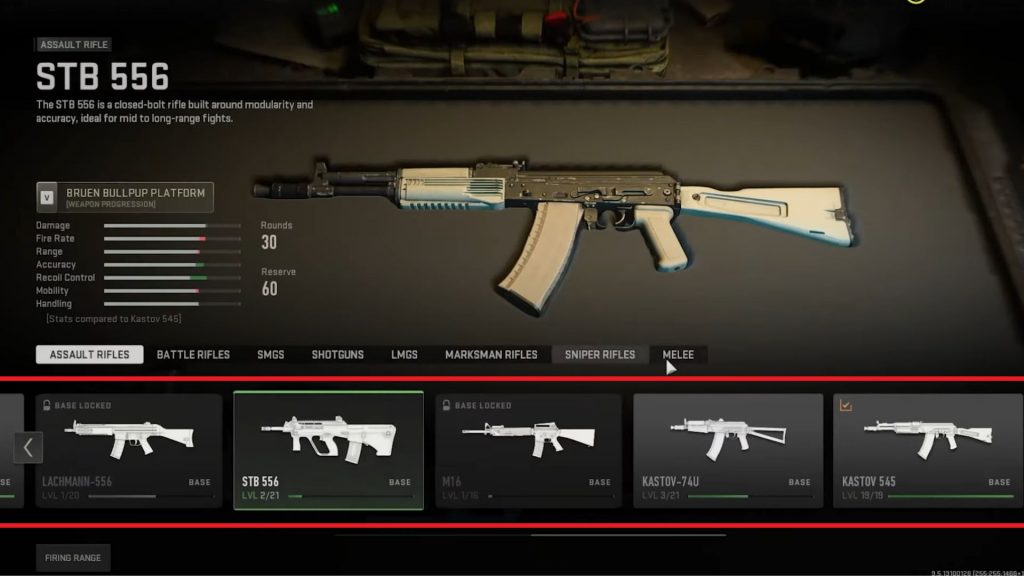This screenshot has height=576, width=1024.
Task: Open the Firing Range
Action: pyautogui.click(x=72, y=557)
